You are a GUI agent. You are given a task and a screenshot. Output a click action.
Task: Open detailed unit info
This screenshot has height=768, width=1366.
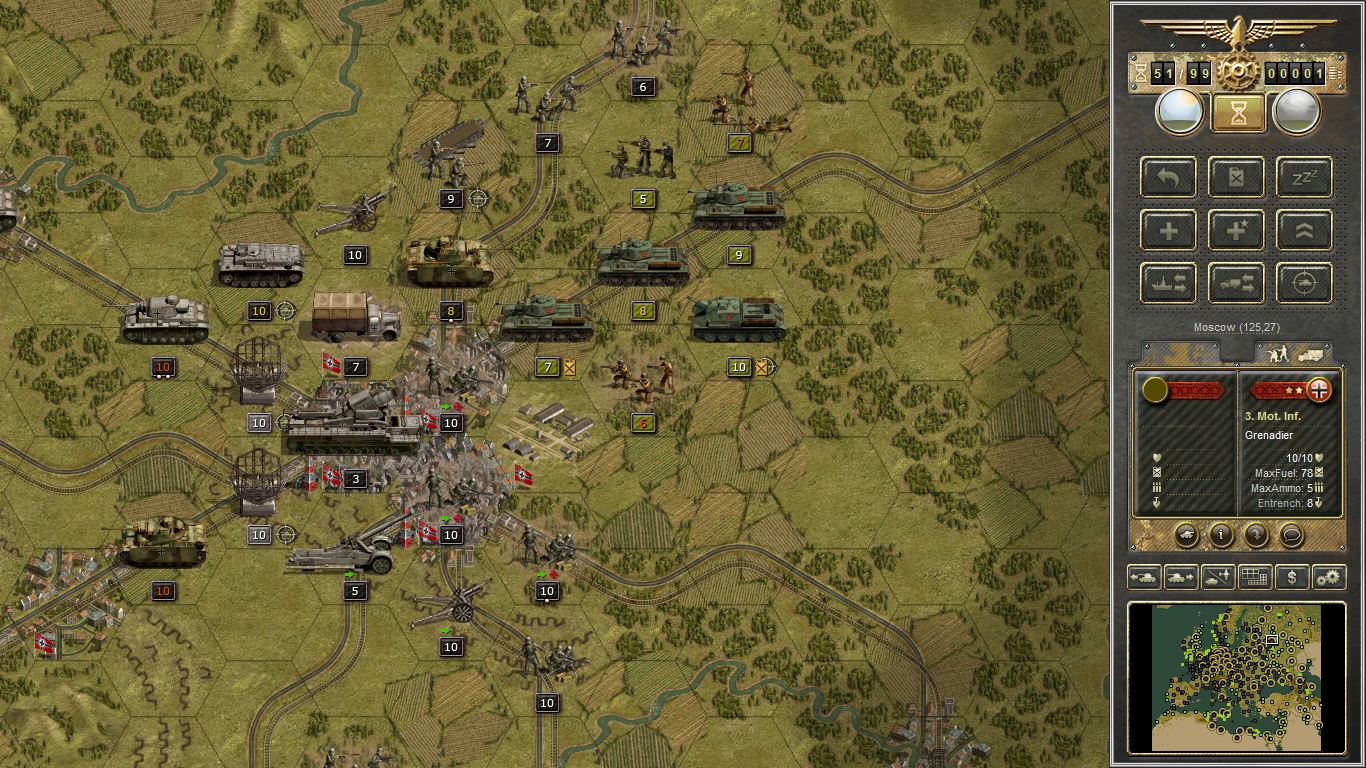[x=1222, y=536]
